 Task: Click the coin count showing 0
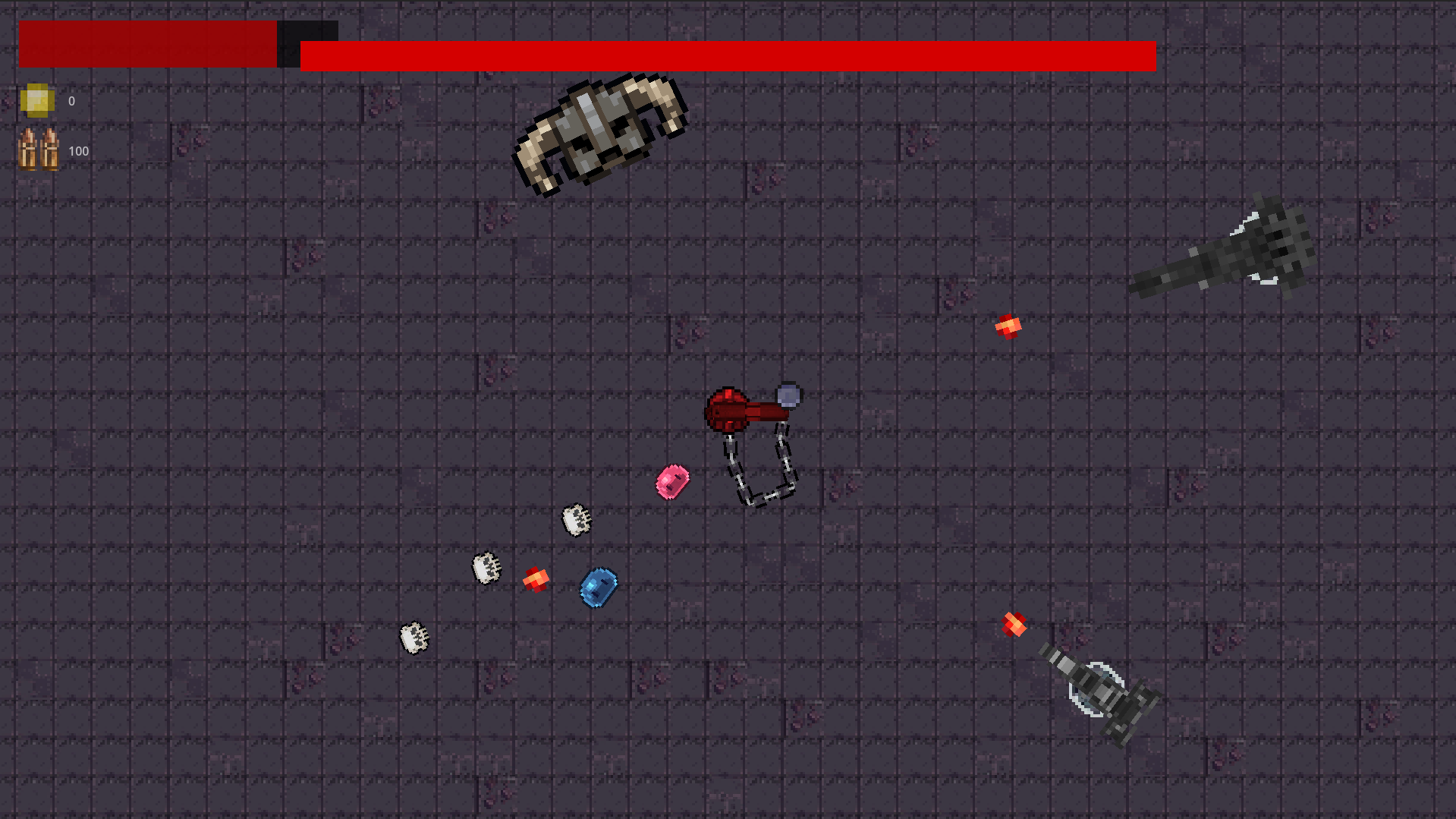click(71, 99)
